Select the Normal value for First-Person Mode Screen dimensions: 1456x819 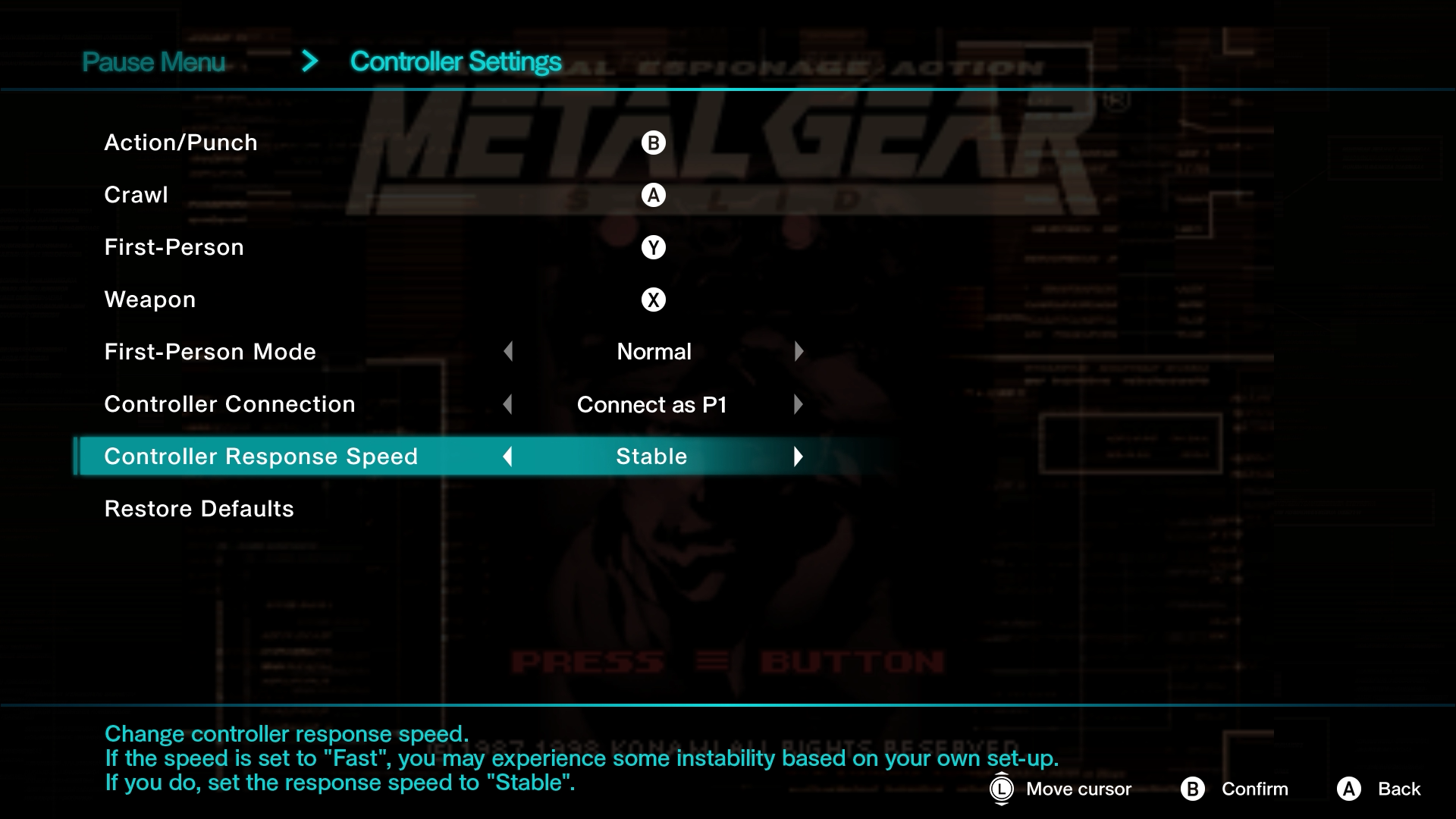click(653, 351)
